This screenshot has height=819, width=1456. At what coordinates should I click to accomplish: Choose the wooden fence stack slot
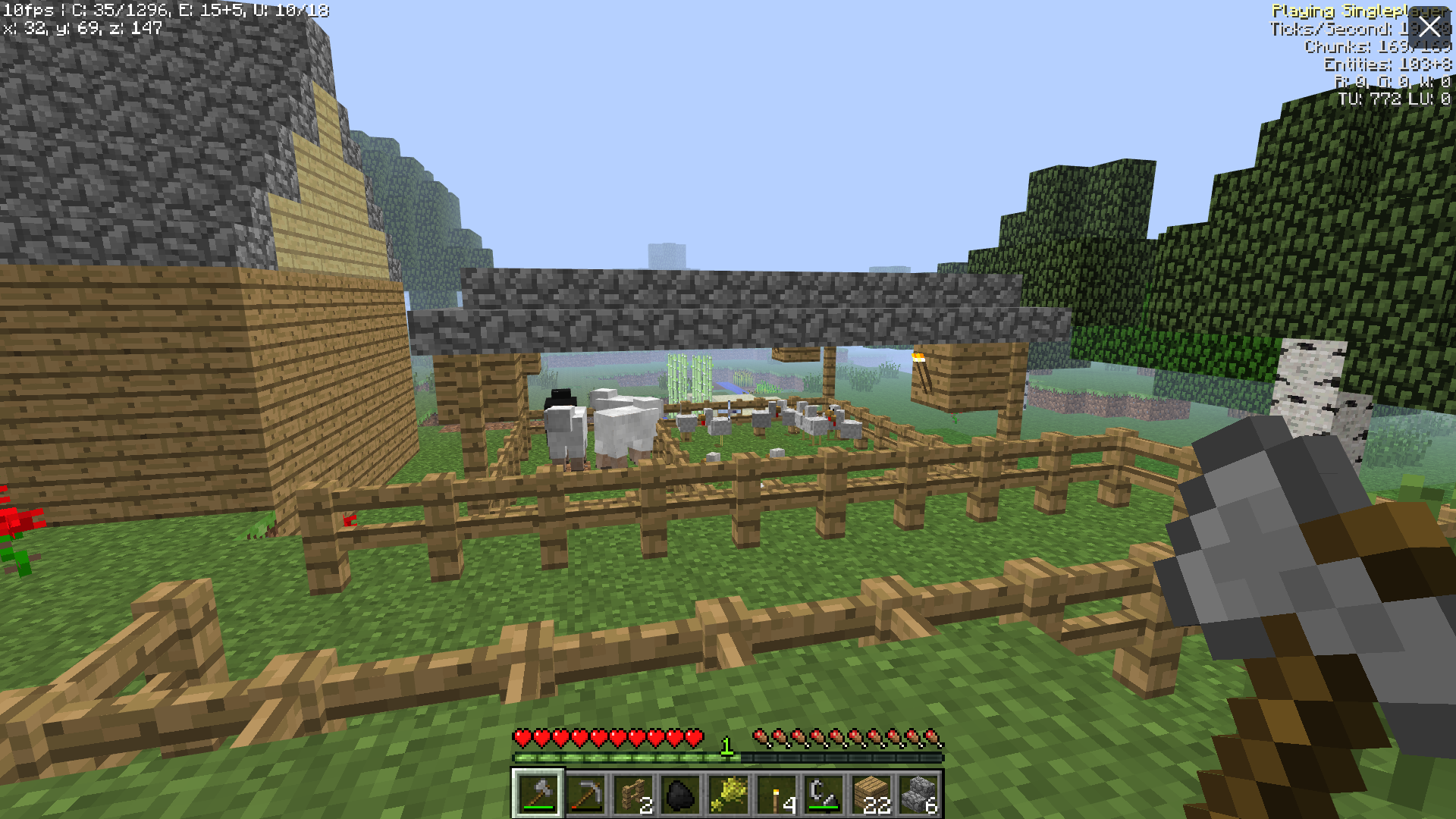[633, 794]
